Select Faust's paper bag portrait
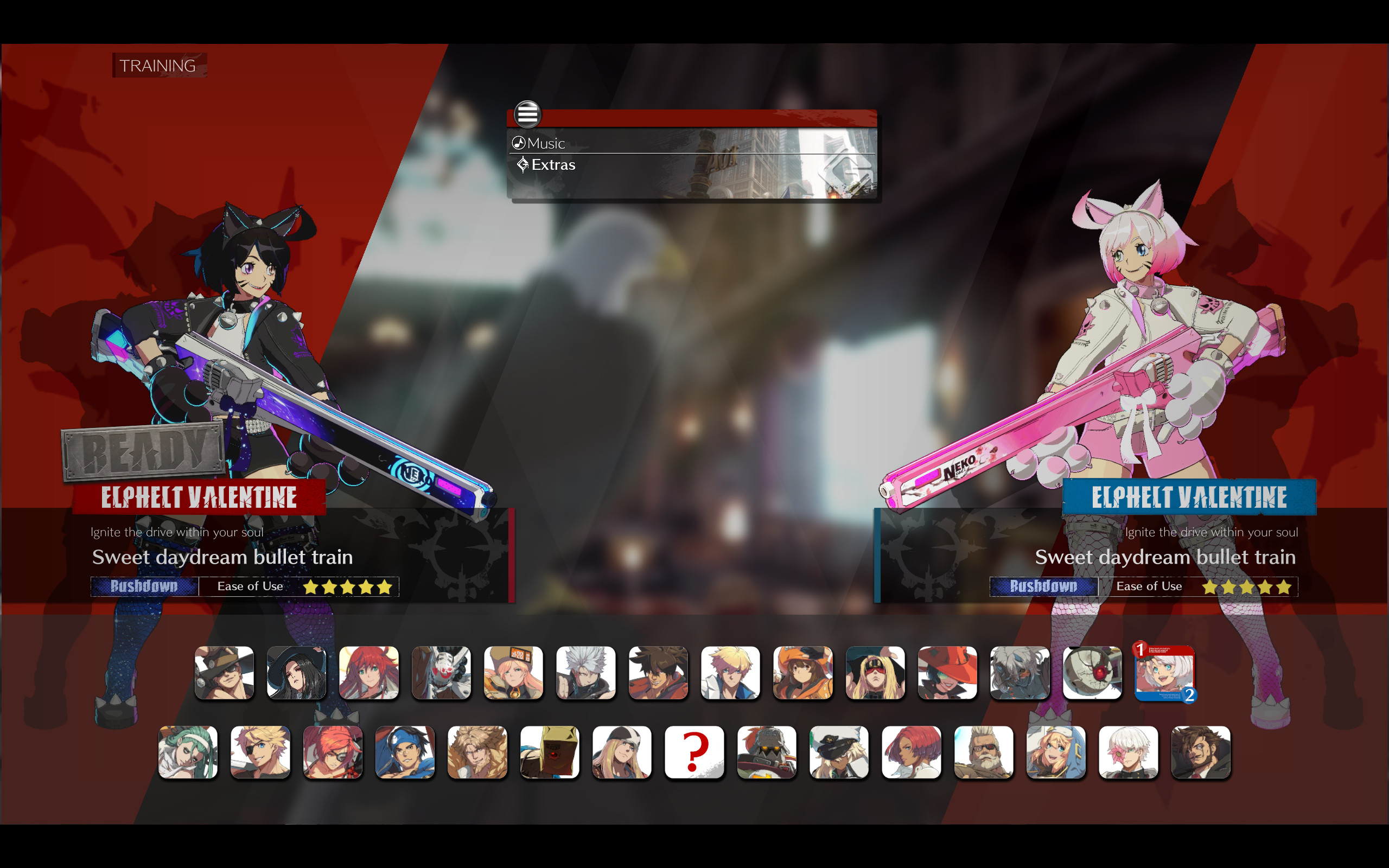This screenshot has width=1389, height=868. pyautogui.click(x=550, y=752)
